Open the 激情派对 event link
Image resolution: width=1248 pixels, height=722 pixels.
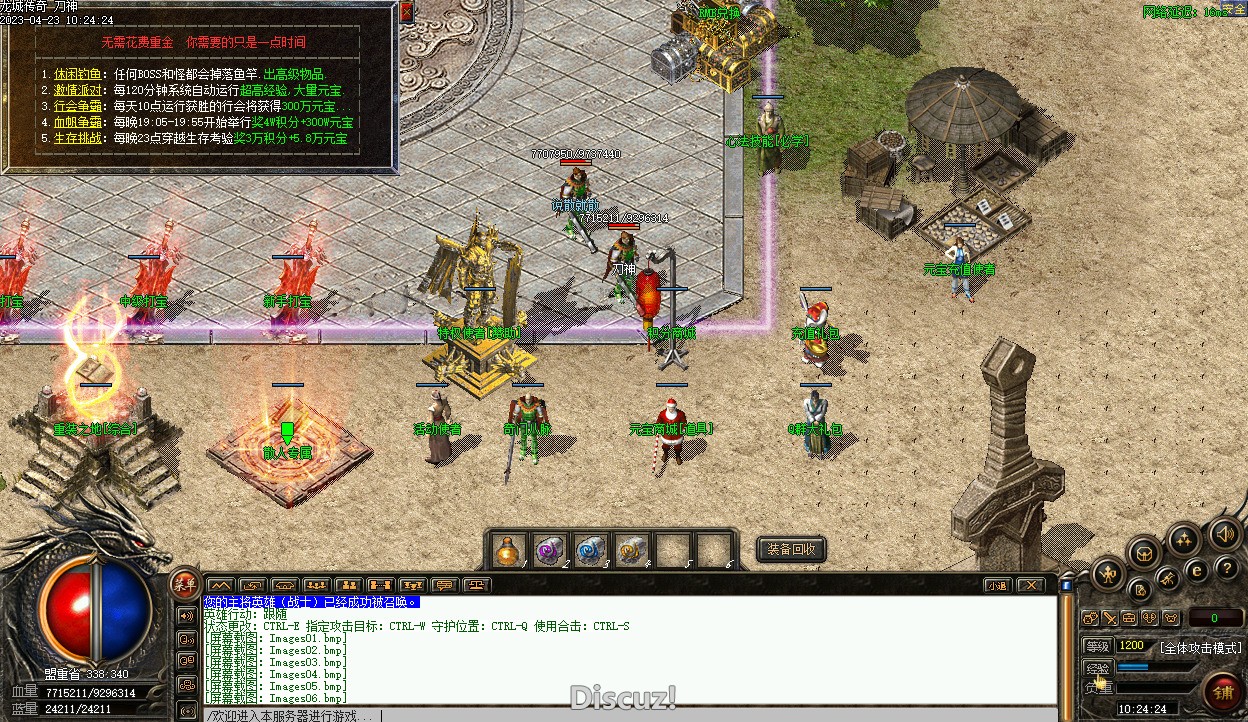[x=78, y=90]
